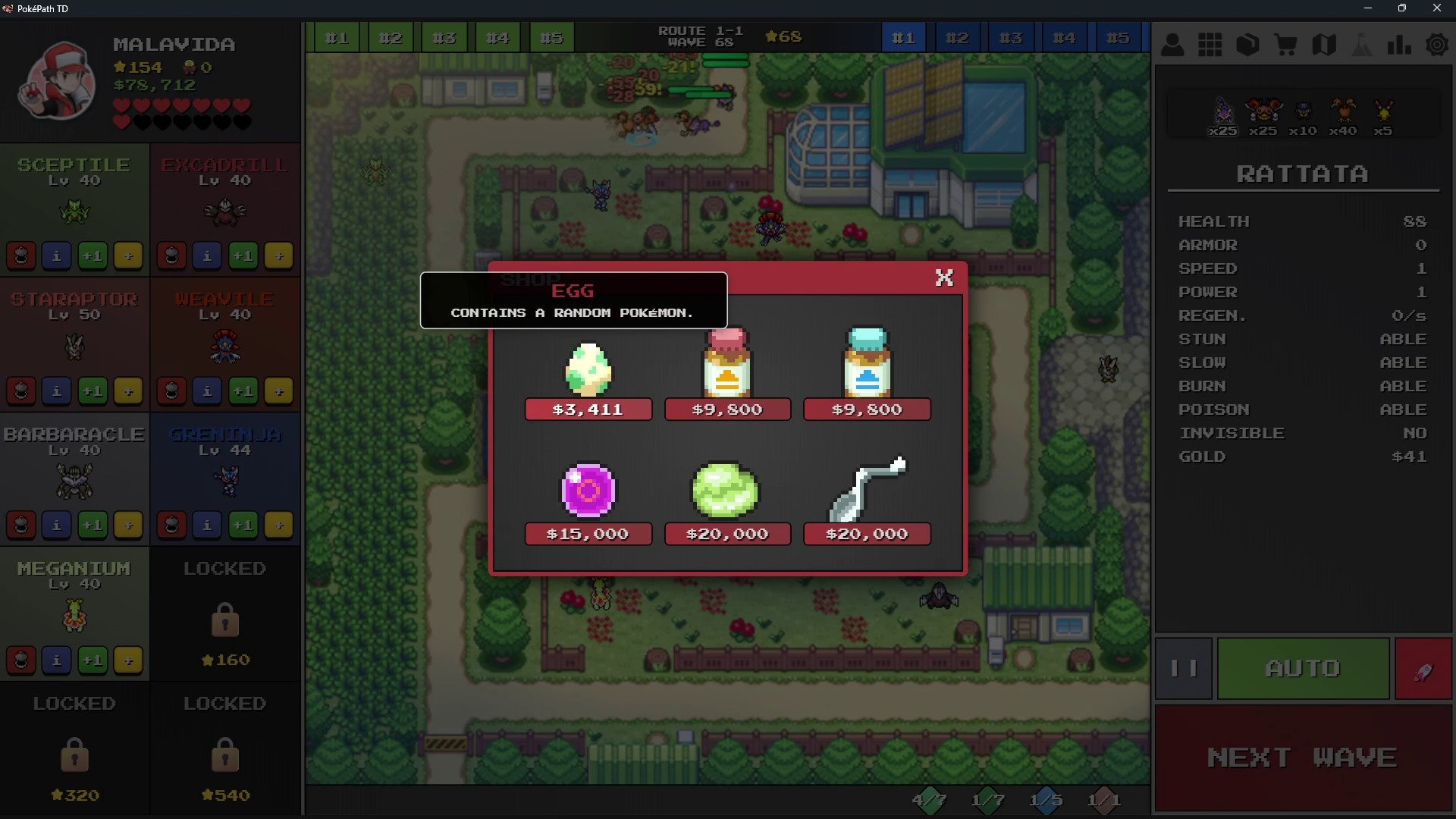Open the map icon

[1323, 45]
